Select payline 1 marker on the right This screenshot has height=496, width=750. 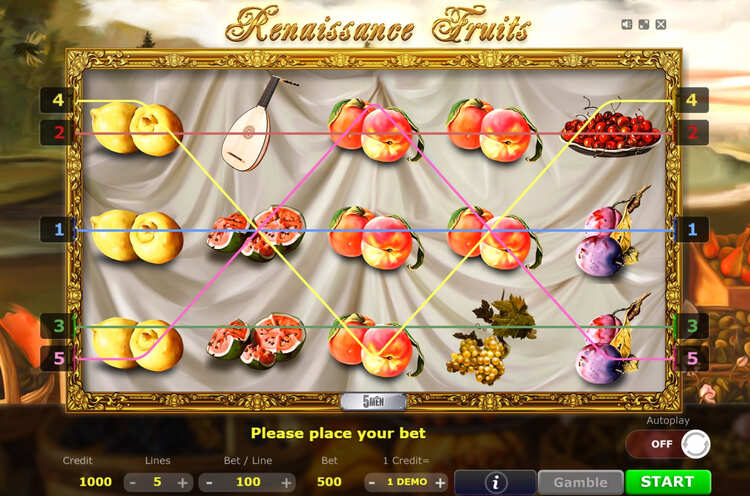coord(691,229)
